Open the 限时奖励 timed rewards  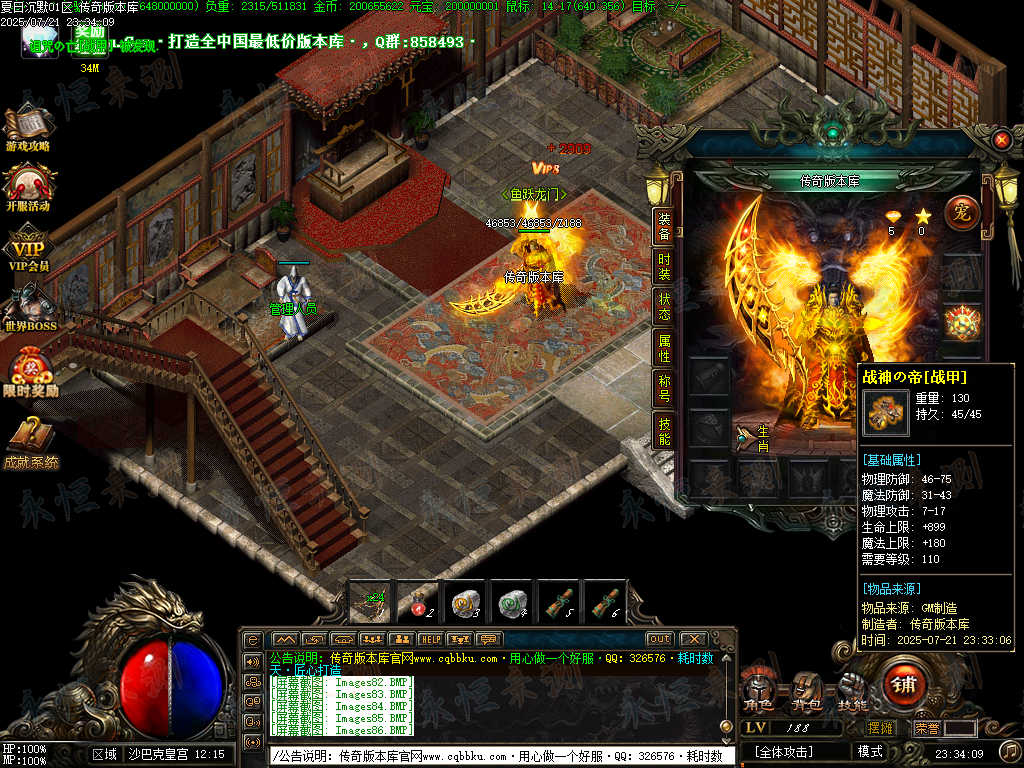pos(30,370)
